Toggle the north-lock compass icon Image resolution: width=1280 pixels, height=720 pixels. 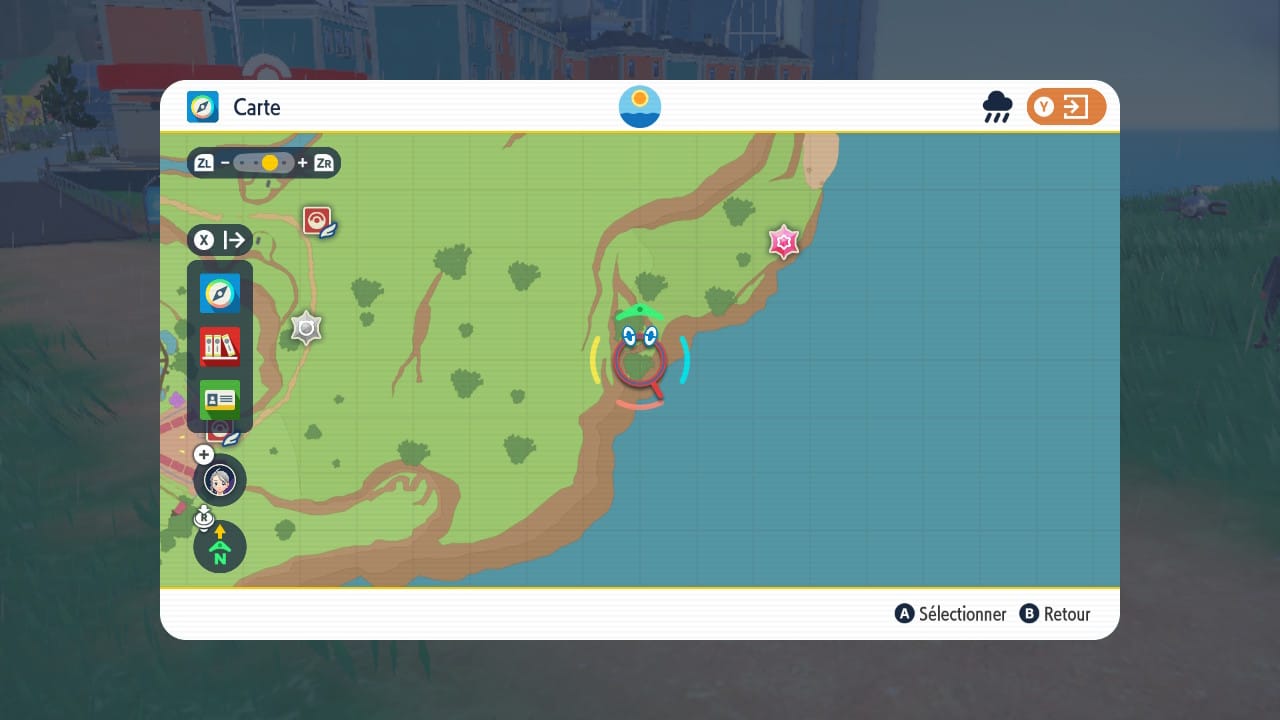coord(220,547)
